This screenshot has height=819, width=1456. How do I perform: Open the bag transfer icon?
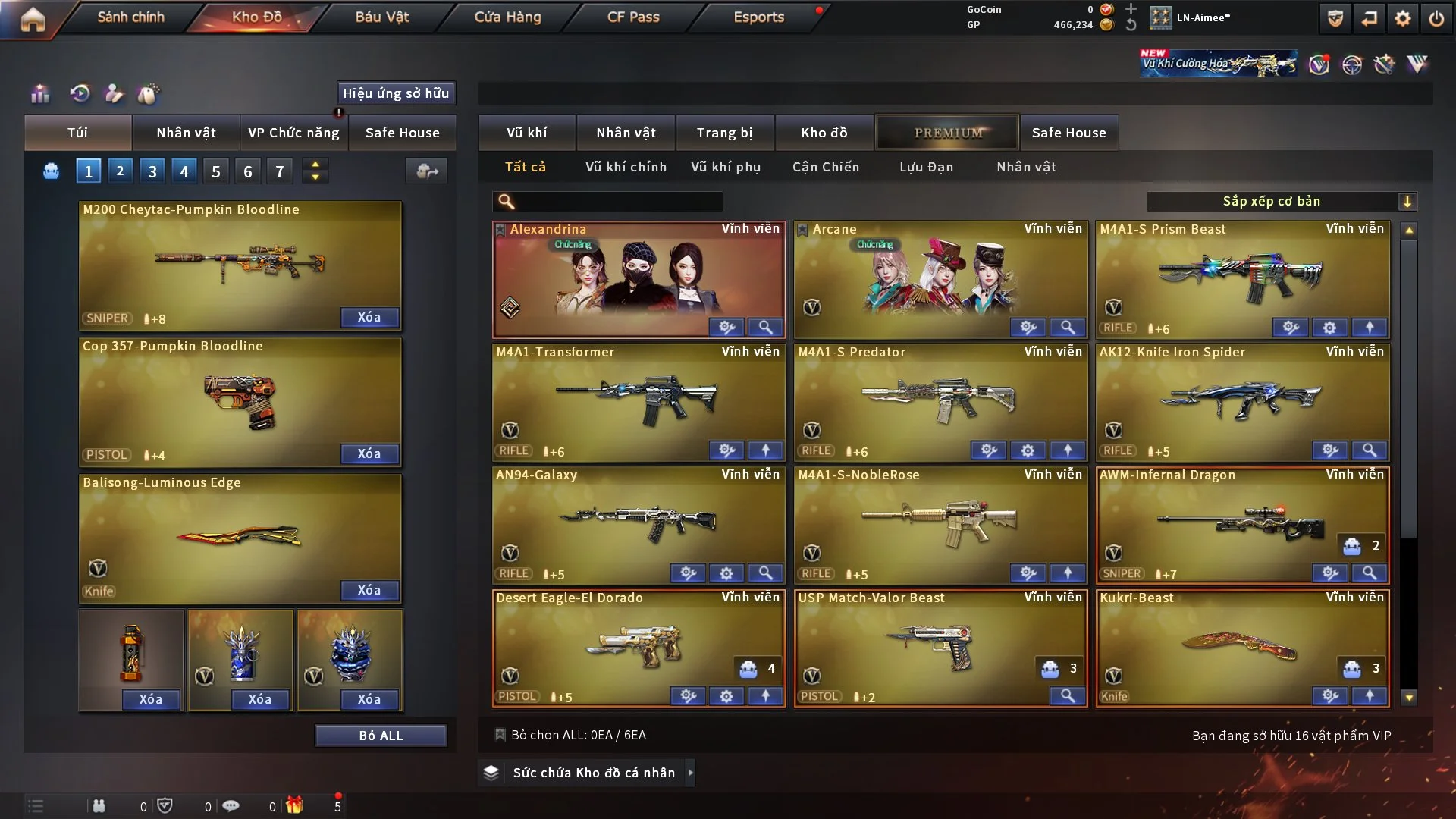[x=426, y=171]
